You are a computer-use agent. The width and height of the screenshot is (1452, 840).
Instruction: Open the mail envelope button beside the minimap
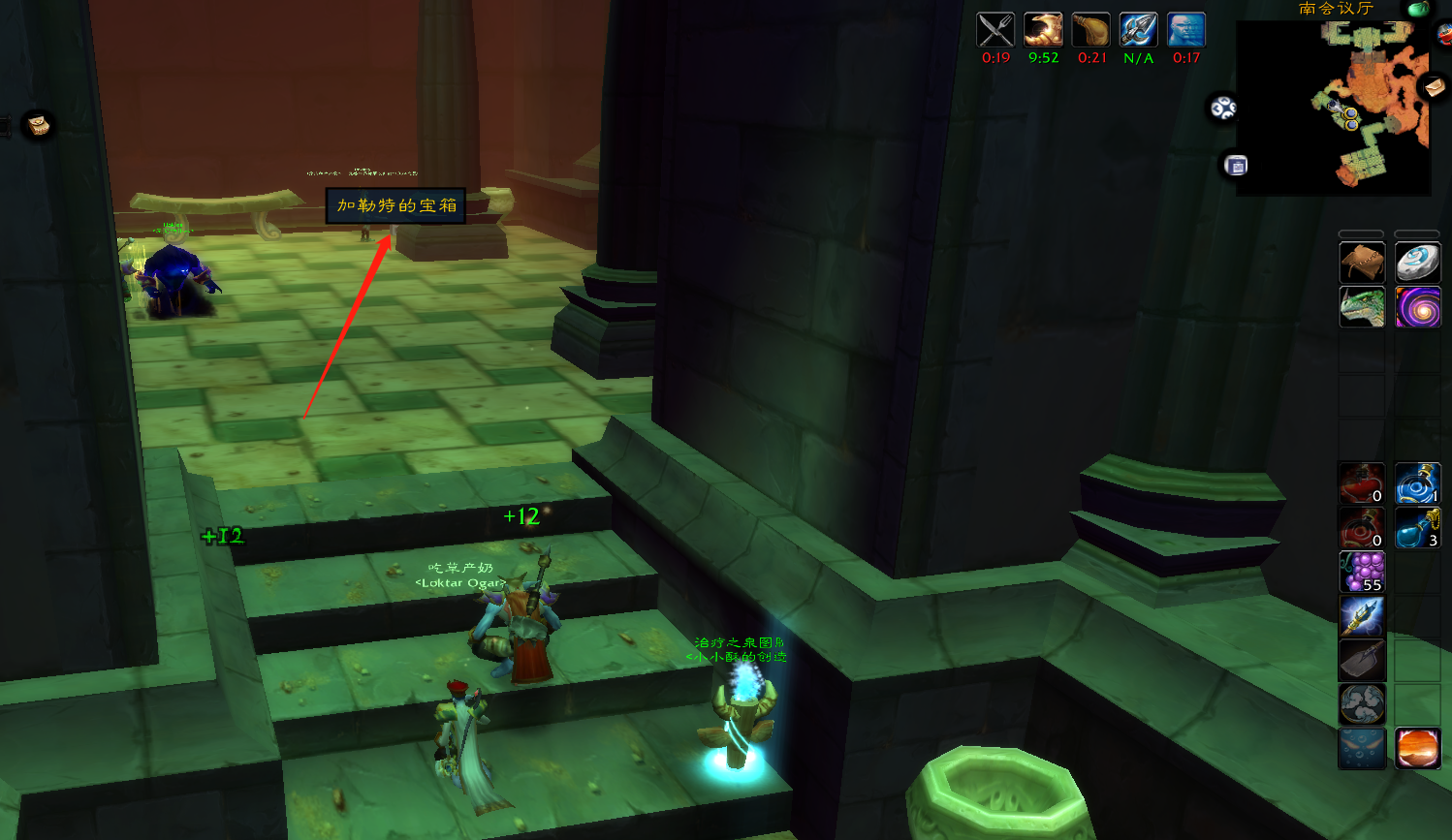(x=1434, y=87)
